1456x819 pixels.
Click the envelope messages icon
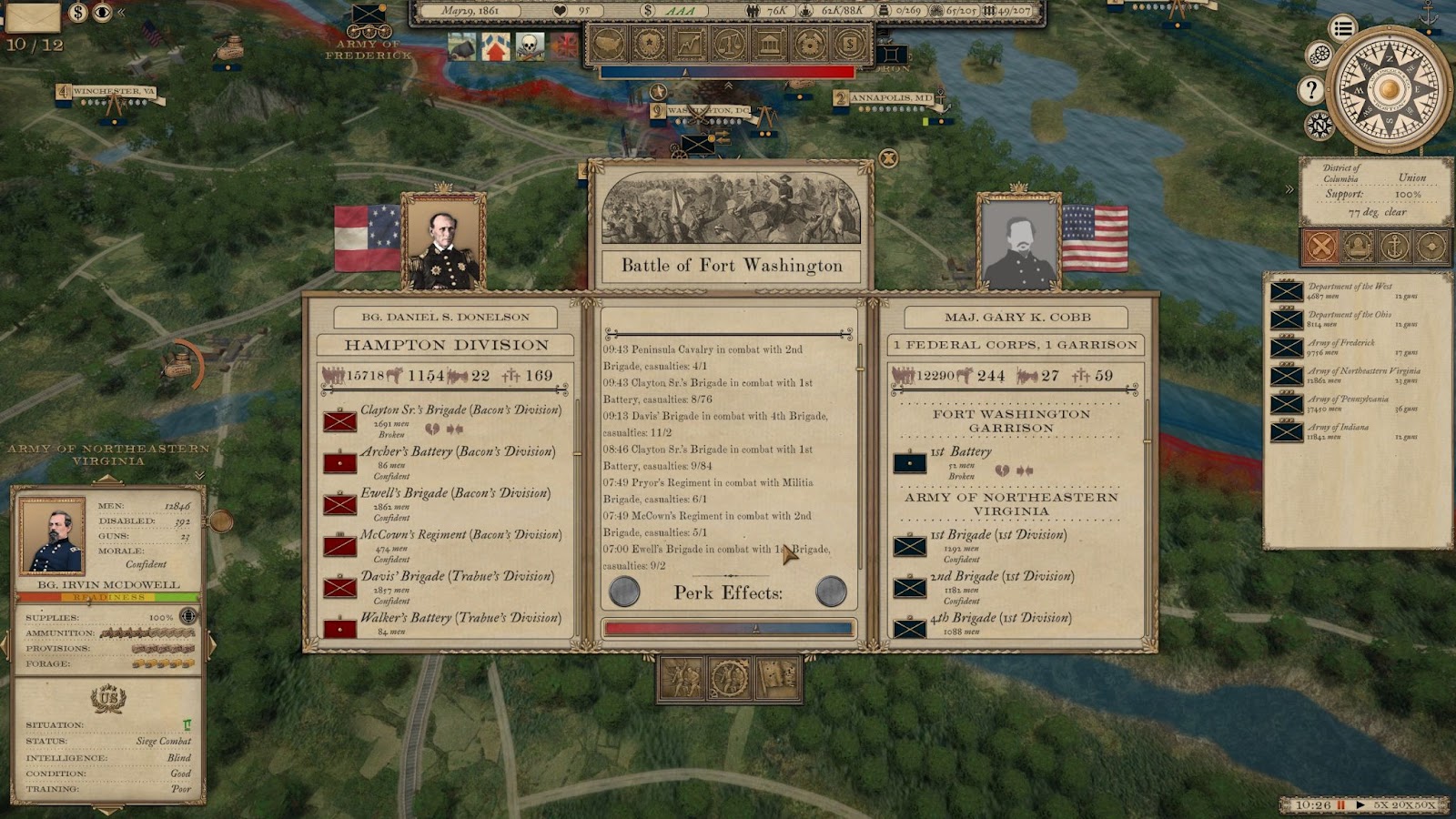[x=34, y=15]
